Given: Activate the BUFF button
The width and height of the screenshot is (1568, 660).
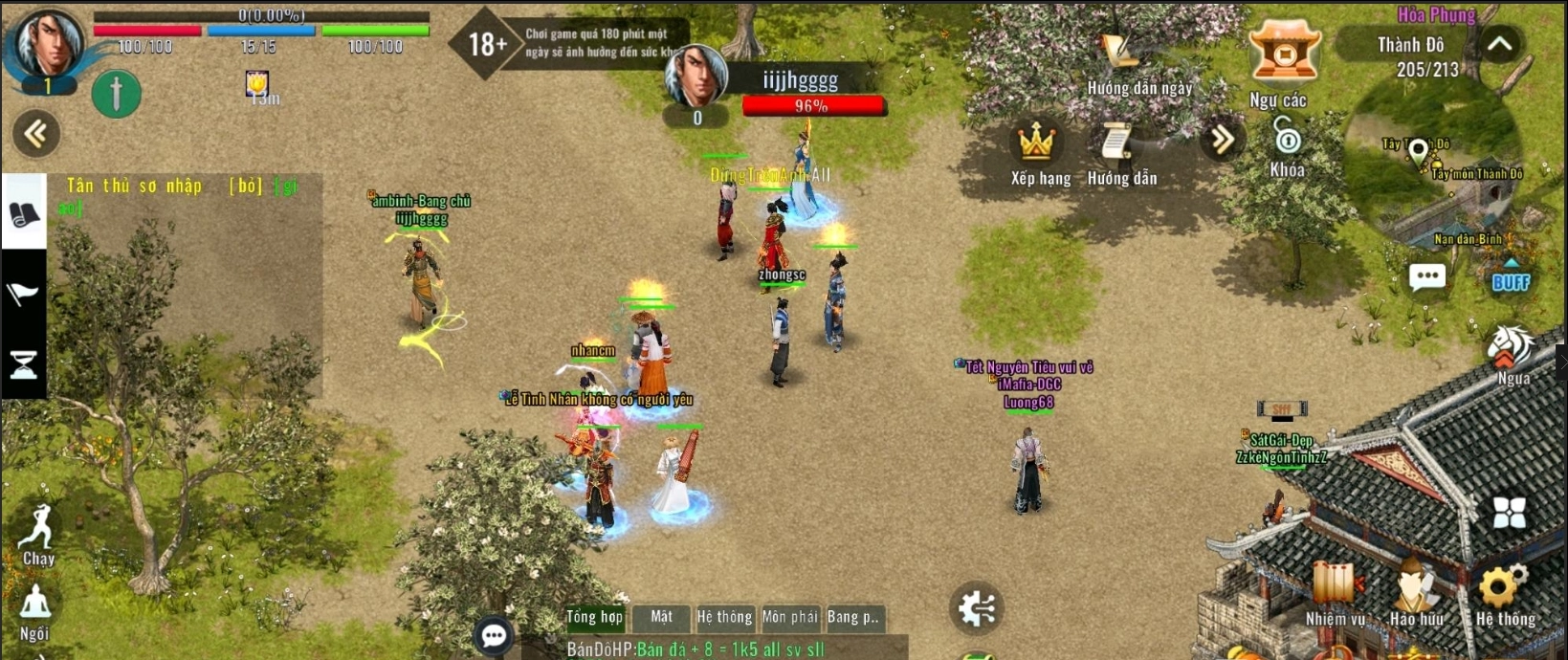Looking at the screenshot, I should [x=1511, y=277].
